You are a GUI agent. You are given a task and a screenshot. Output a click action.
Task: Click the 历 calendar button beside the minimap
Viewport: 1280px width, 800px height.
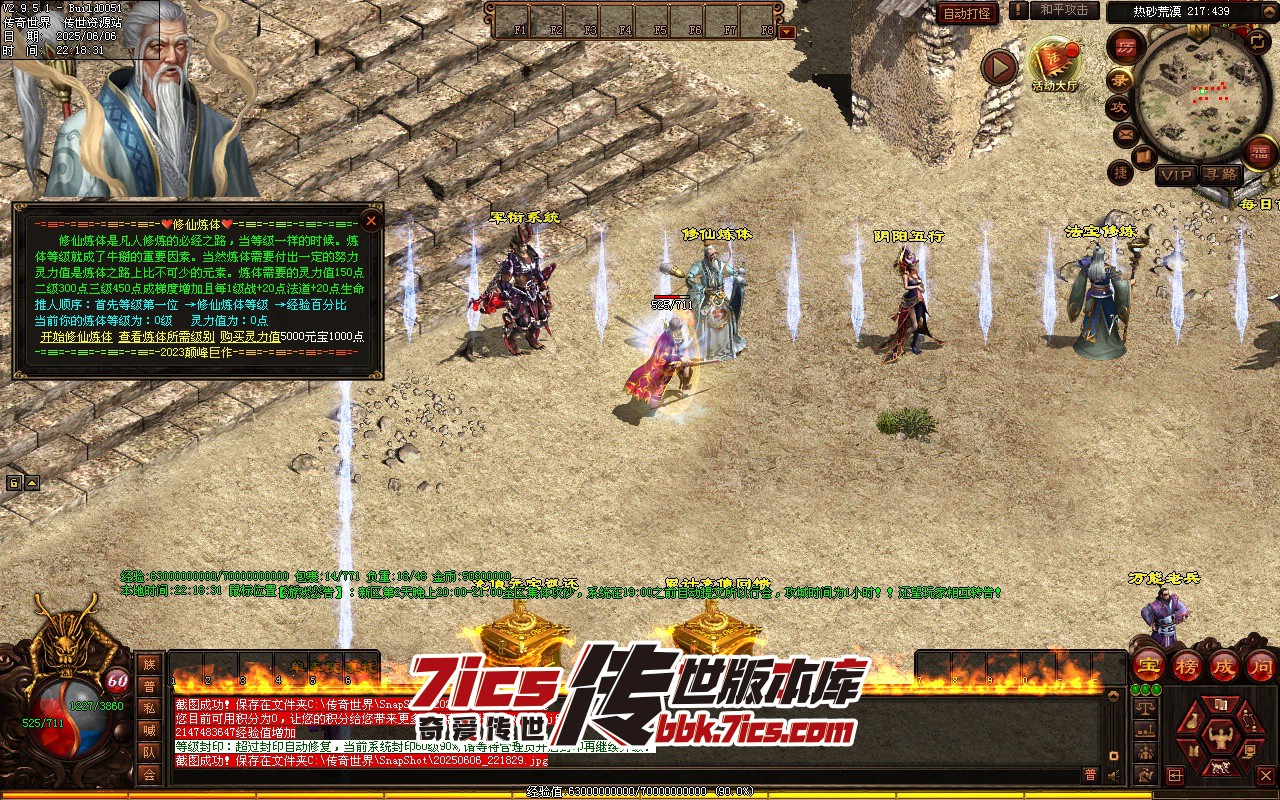pos(1126,46)
